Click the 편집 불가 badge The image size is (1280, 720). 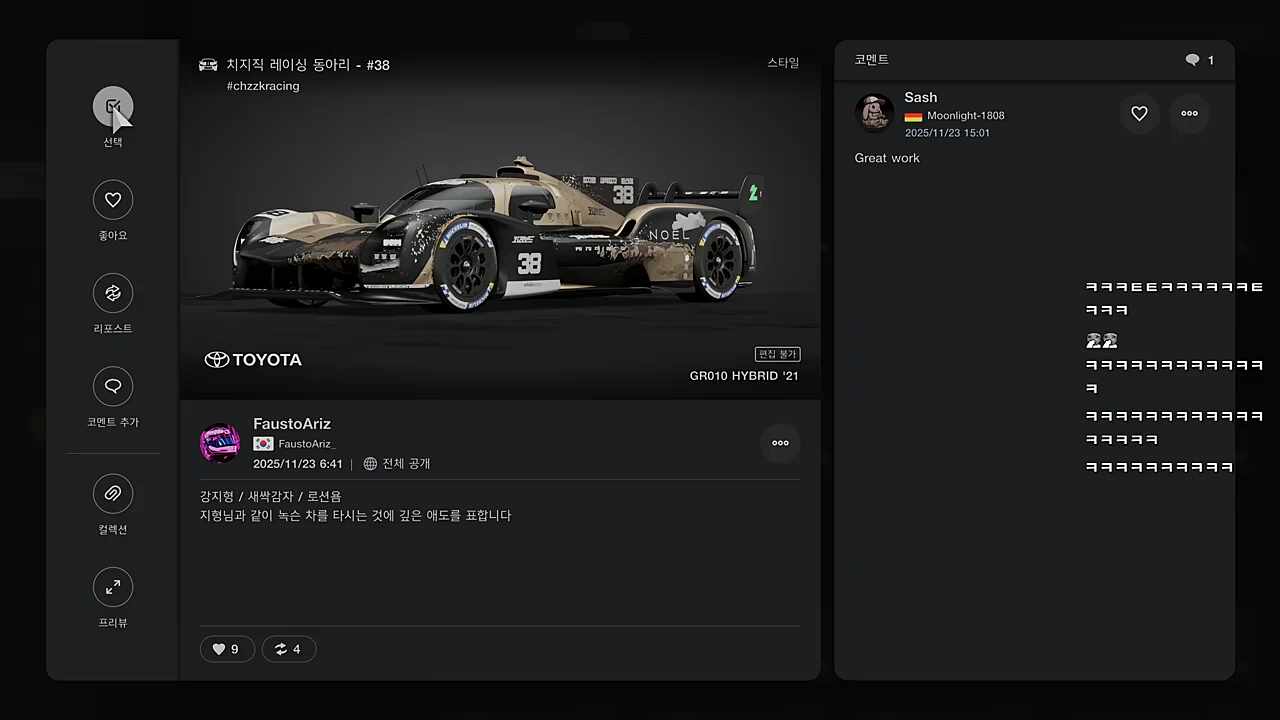point(777,353)
